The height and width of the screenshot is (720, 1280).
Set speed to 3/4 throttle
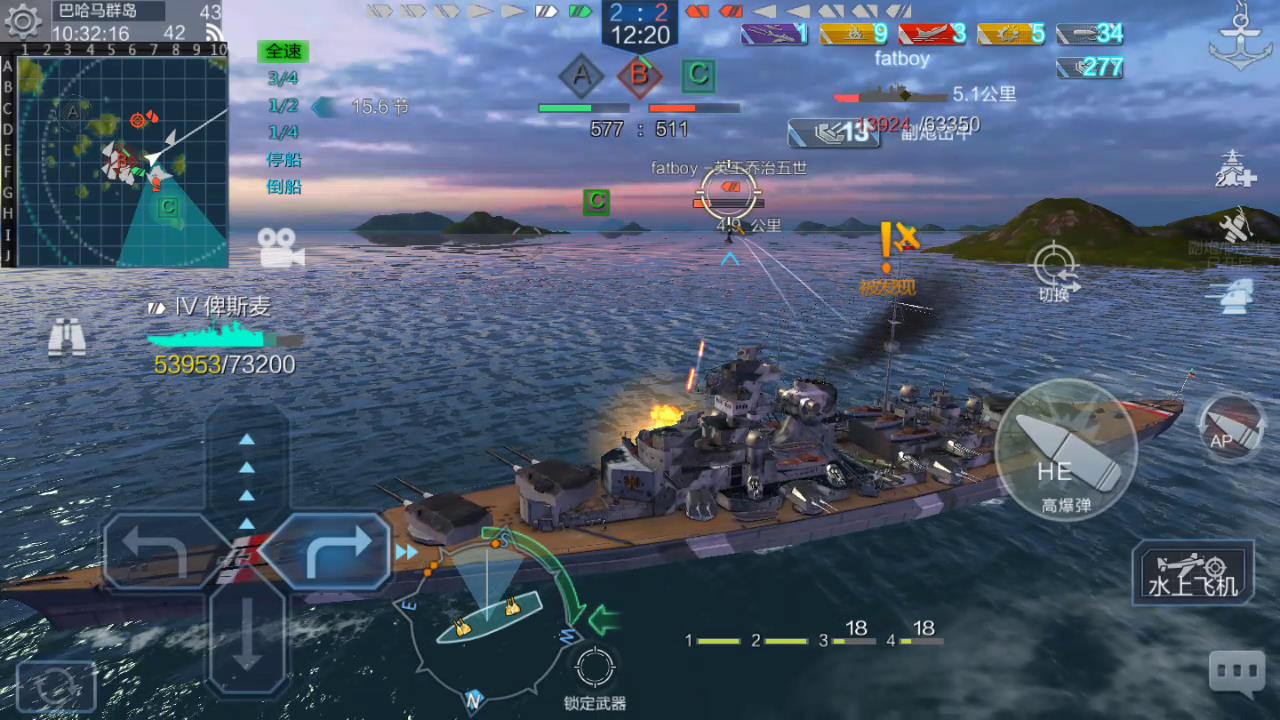click(x=283, y=79)
